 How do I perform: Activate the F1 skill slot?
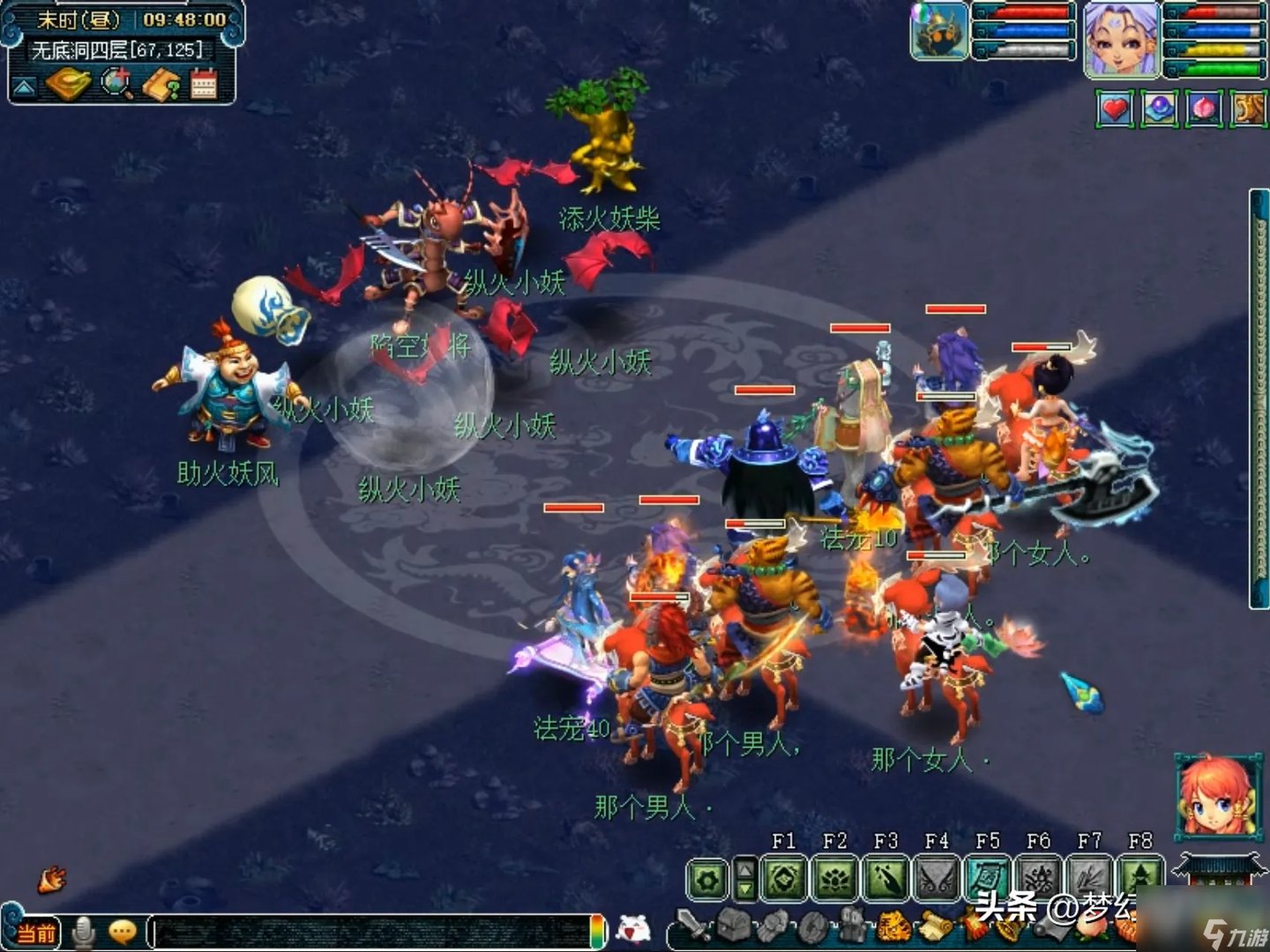tap(784, 879)
